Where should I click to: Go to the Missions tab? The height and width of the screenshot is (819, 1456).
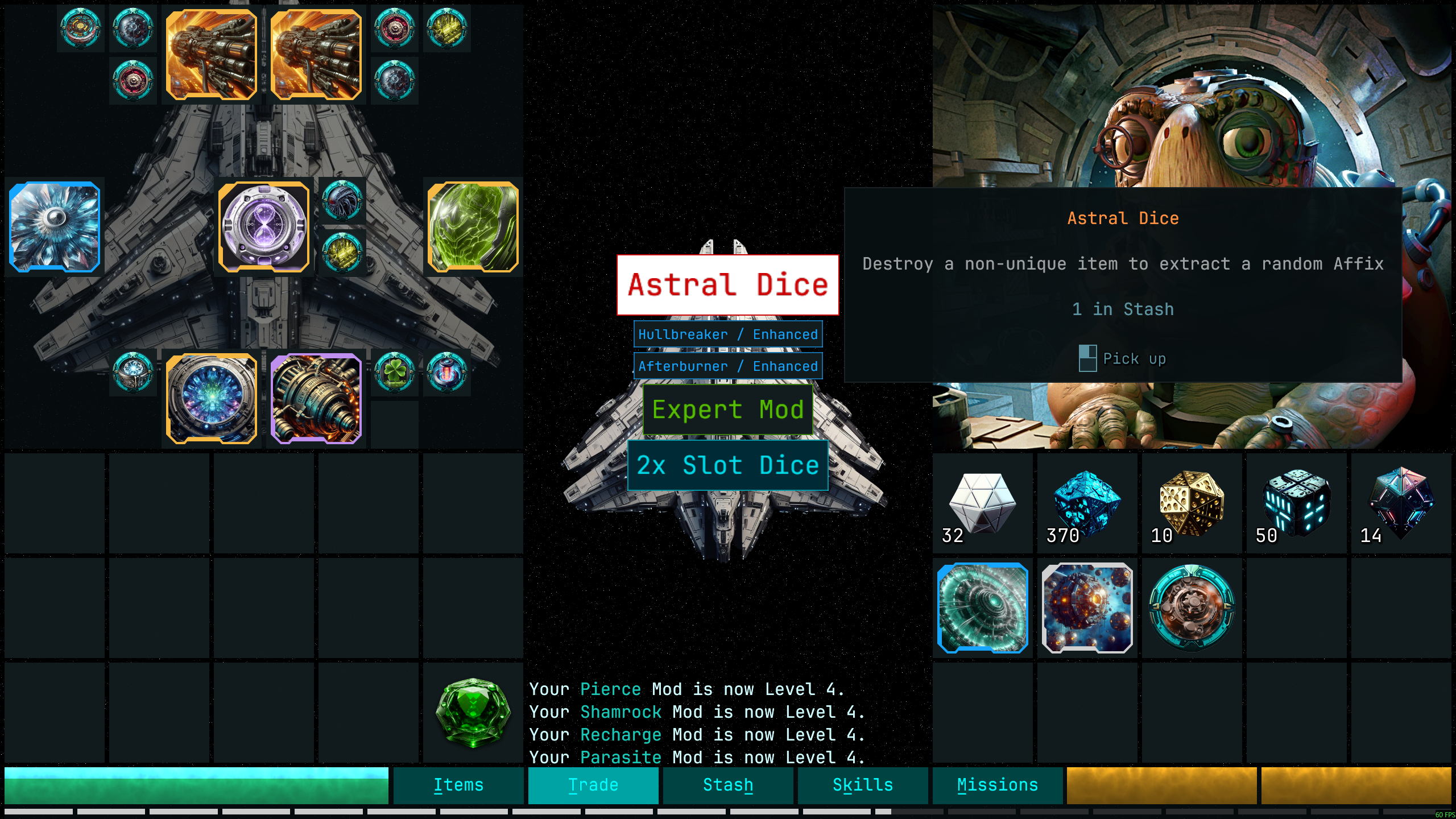(997, 785)
